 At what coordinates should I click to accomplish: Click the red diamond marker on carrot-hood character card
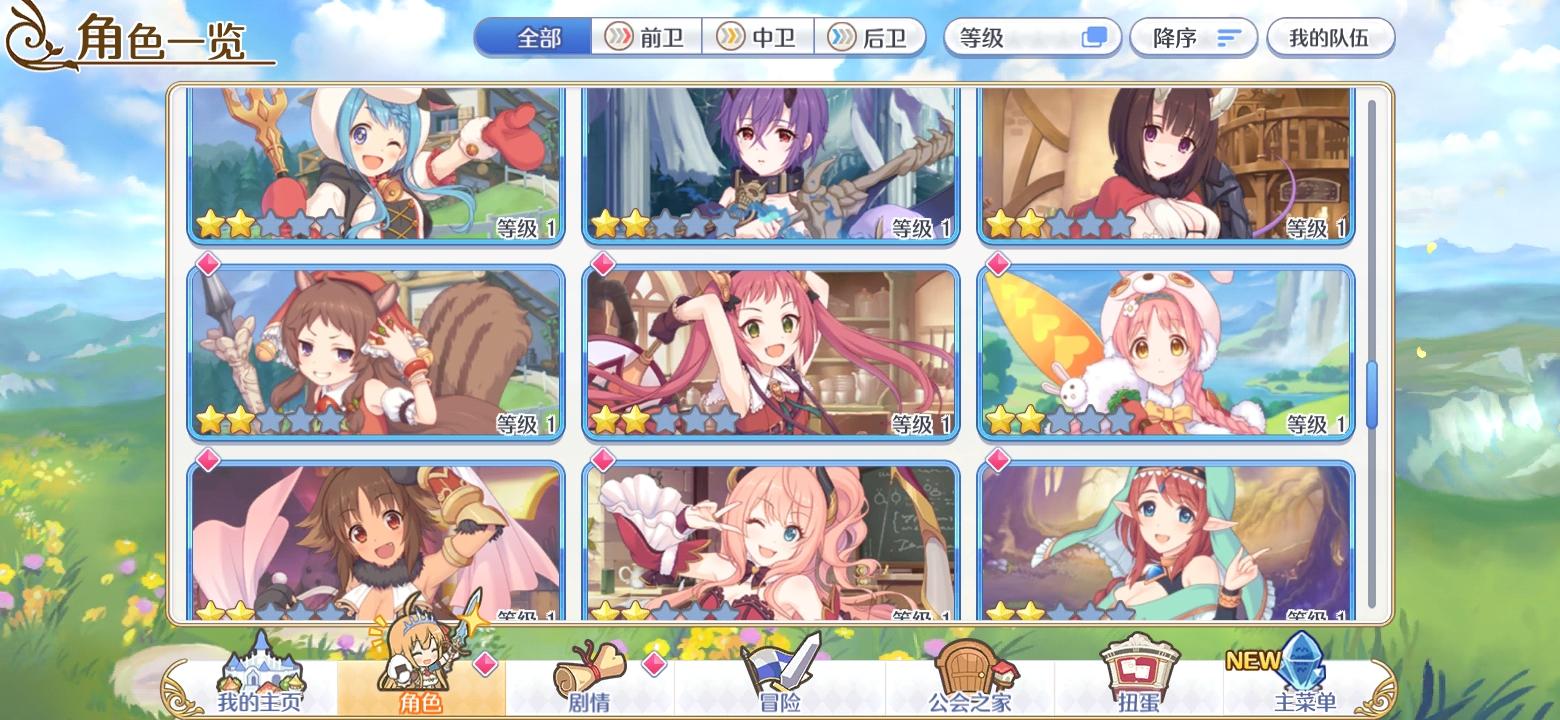point(997,265)
